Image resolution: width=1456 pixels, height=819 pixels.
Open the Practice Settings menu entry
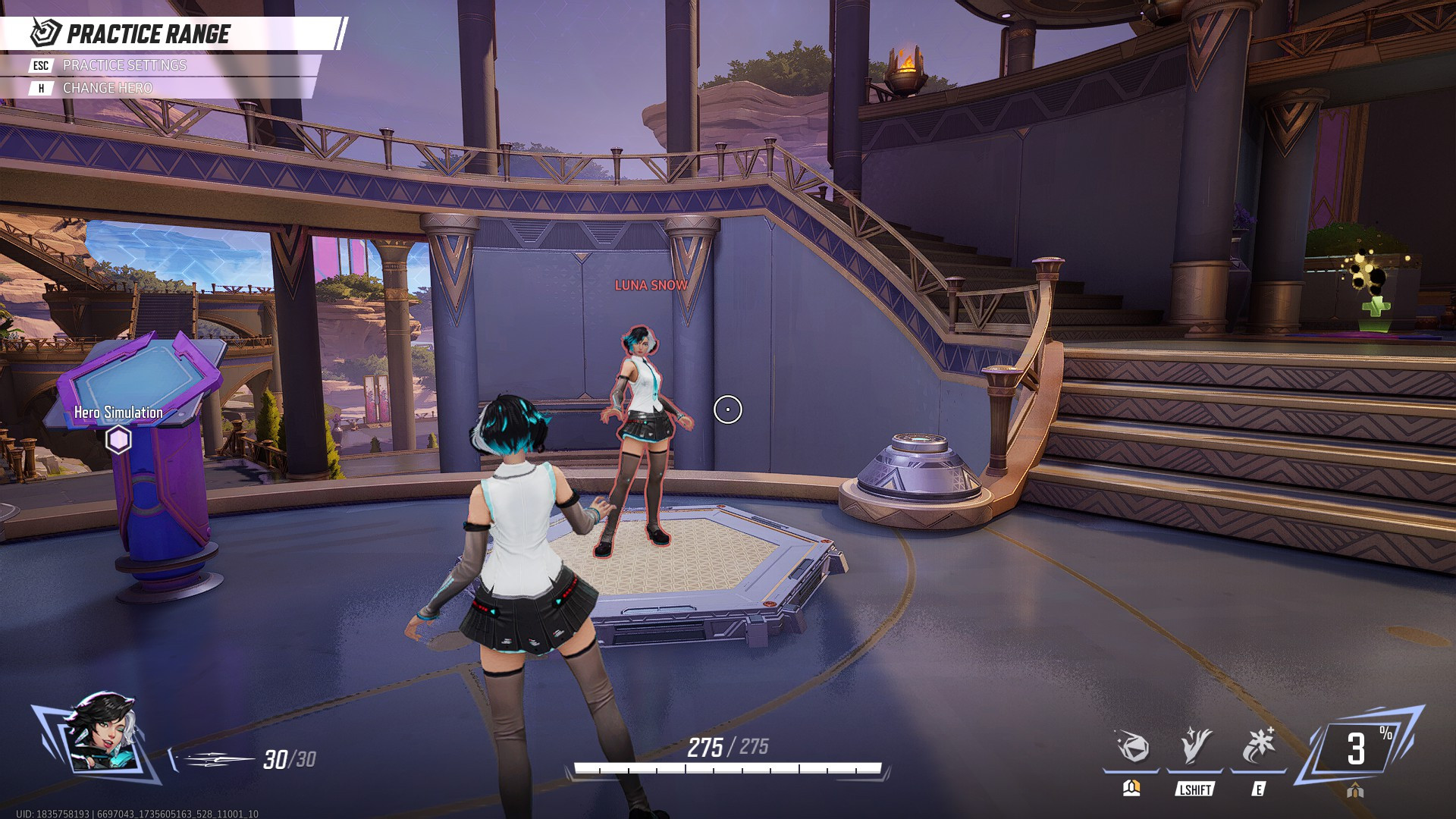point(125,66)
